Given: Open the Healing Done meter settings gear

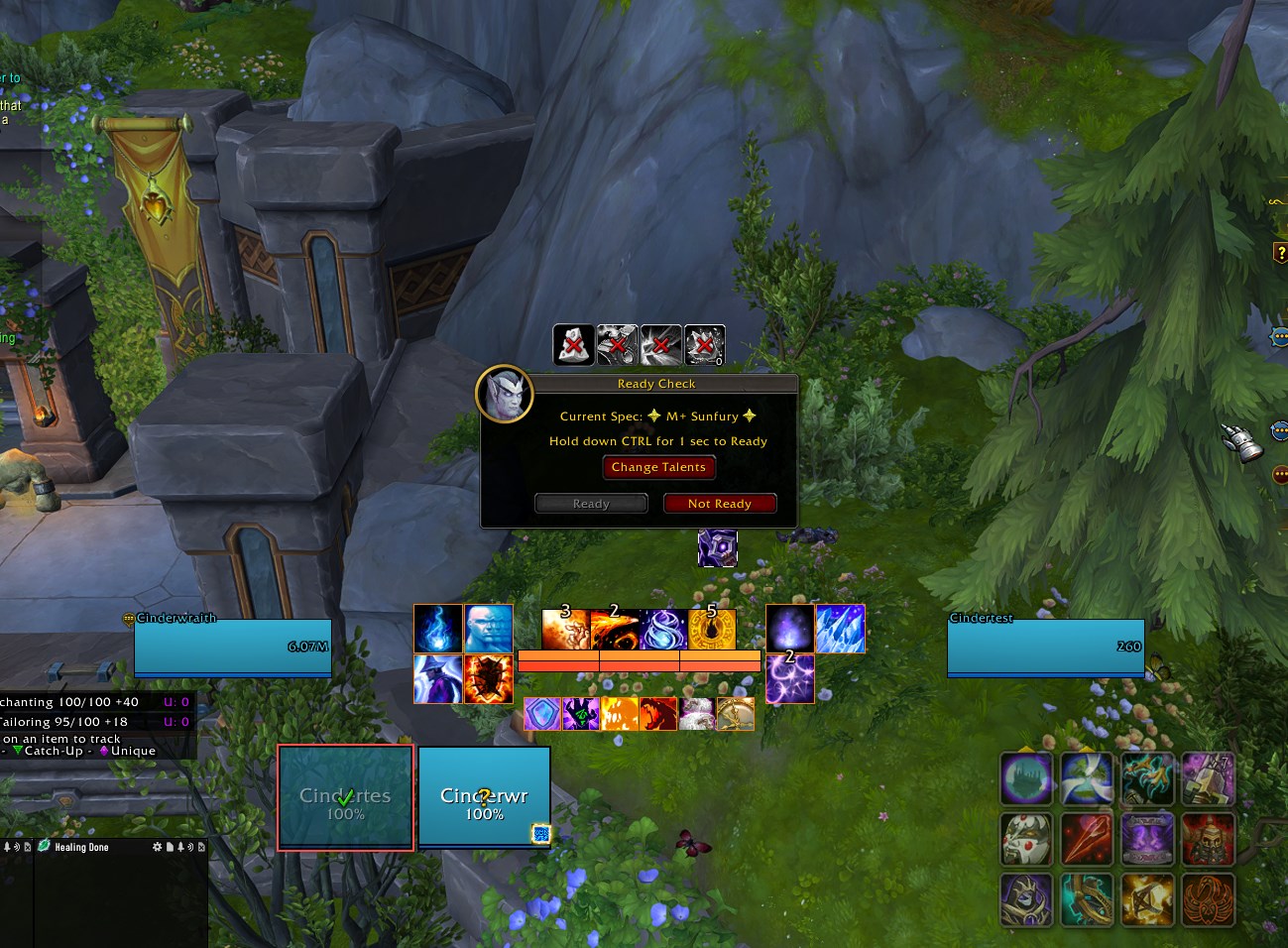Looking at the screenshot, I should pos(157,847).
